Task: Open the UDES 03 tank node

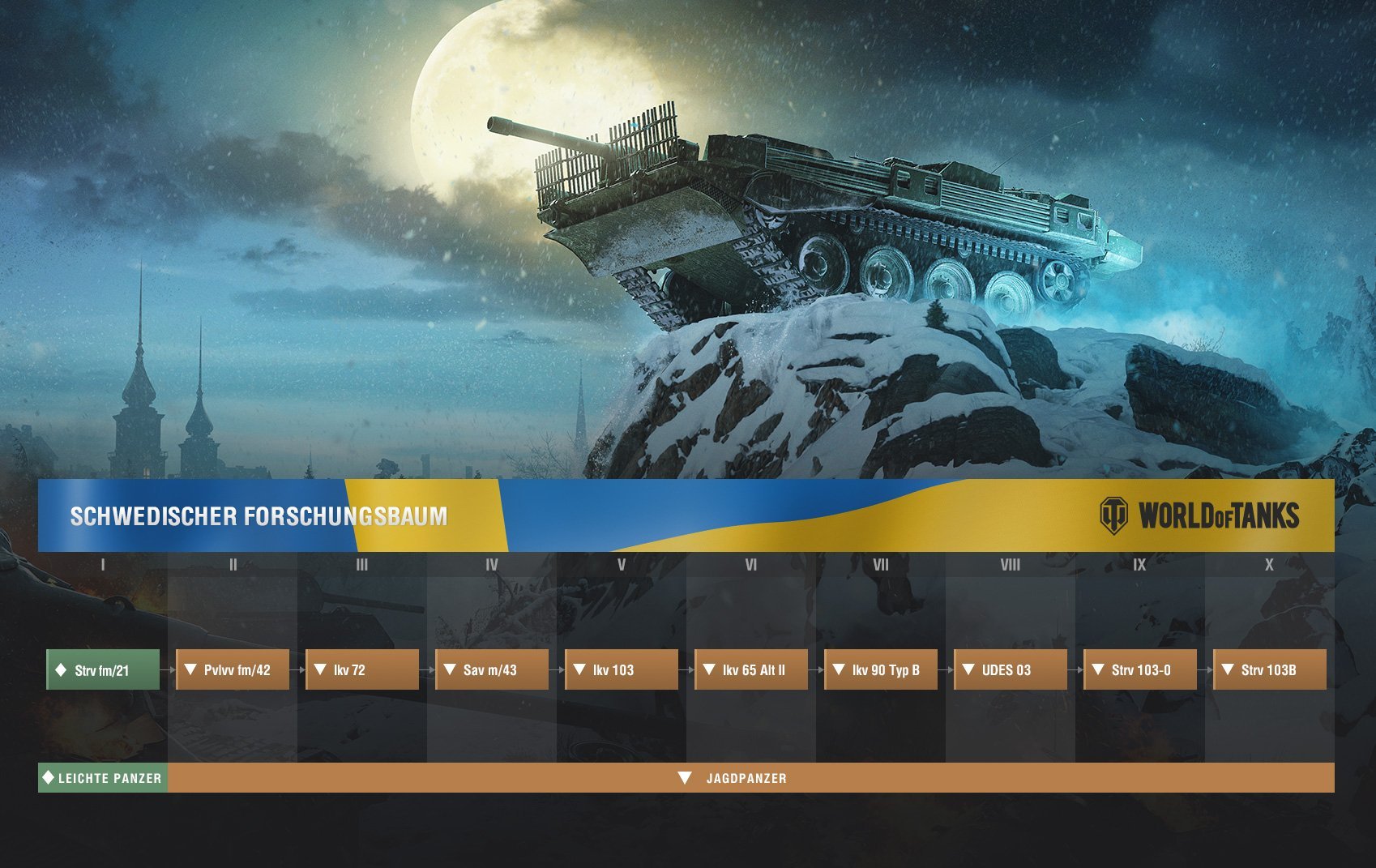Action: coord(1011,670)
